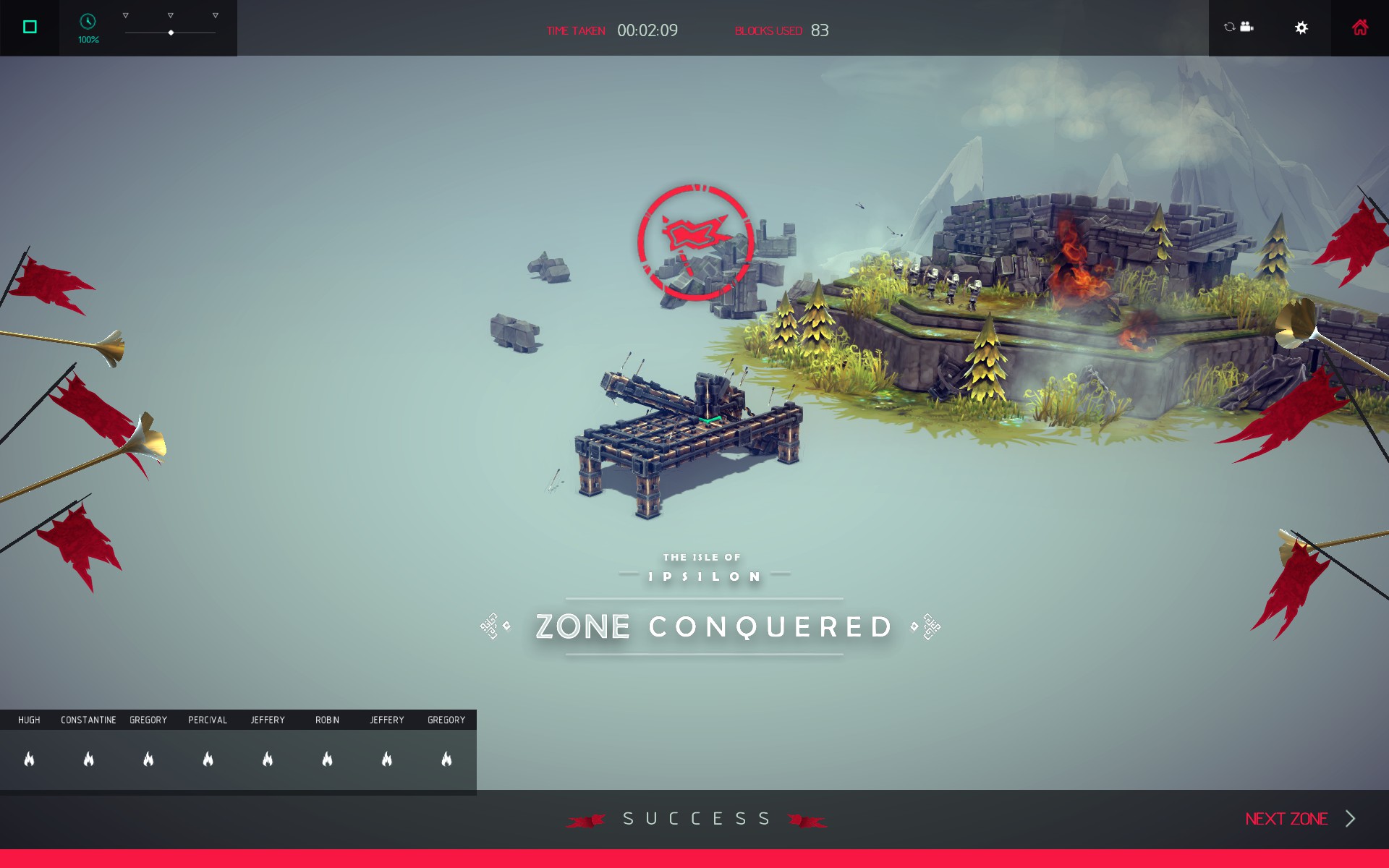Stop the simulation with the square button
Viewport: 1389px width, 868px height.
click(30, 27)
